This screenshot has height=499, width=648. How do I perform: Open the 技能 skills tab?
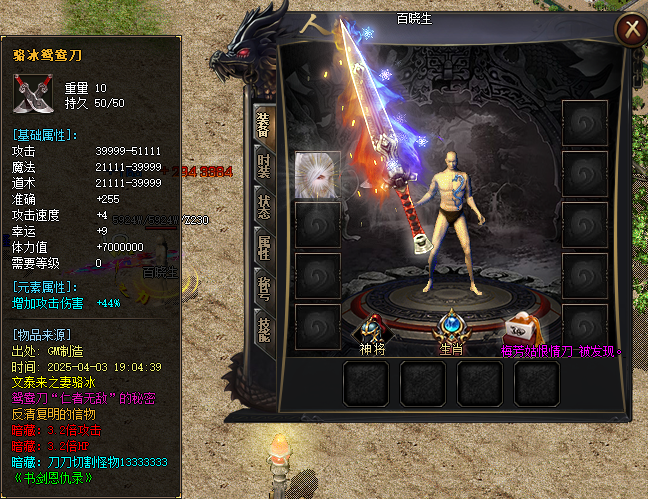click(x=263, y=329)
